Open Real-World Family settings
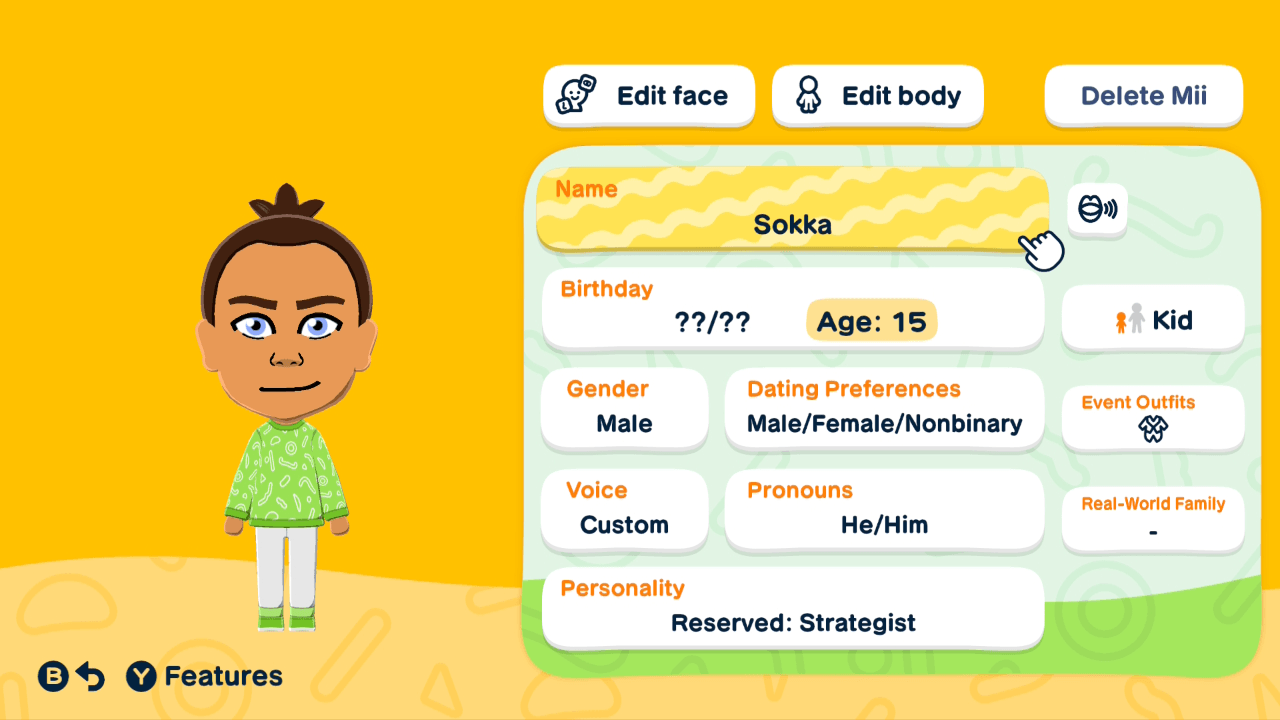This screenshot has width=1280, height=720. click(x=1152, y=518)
